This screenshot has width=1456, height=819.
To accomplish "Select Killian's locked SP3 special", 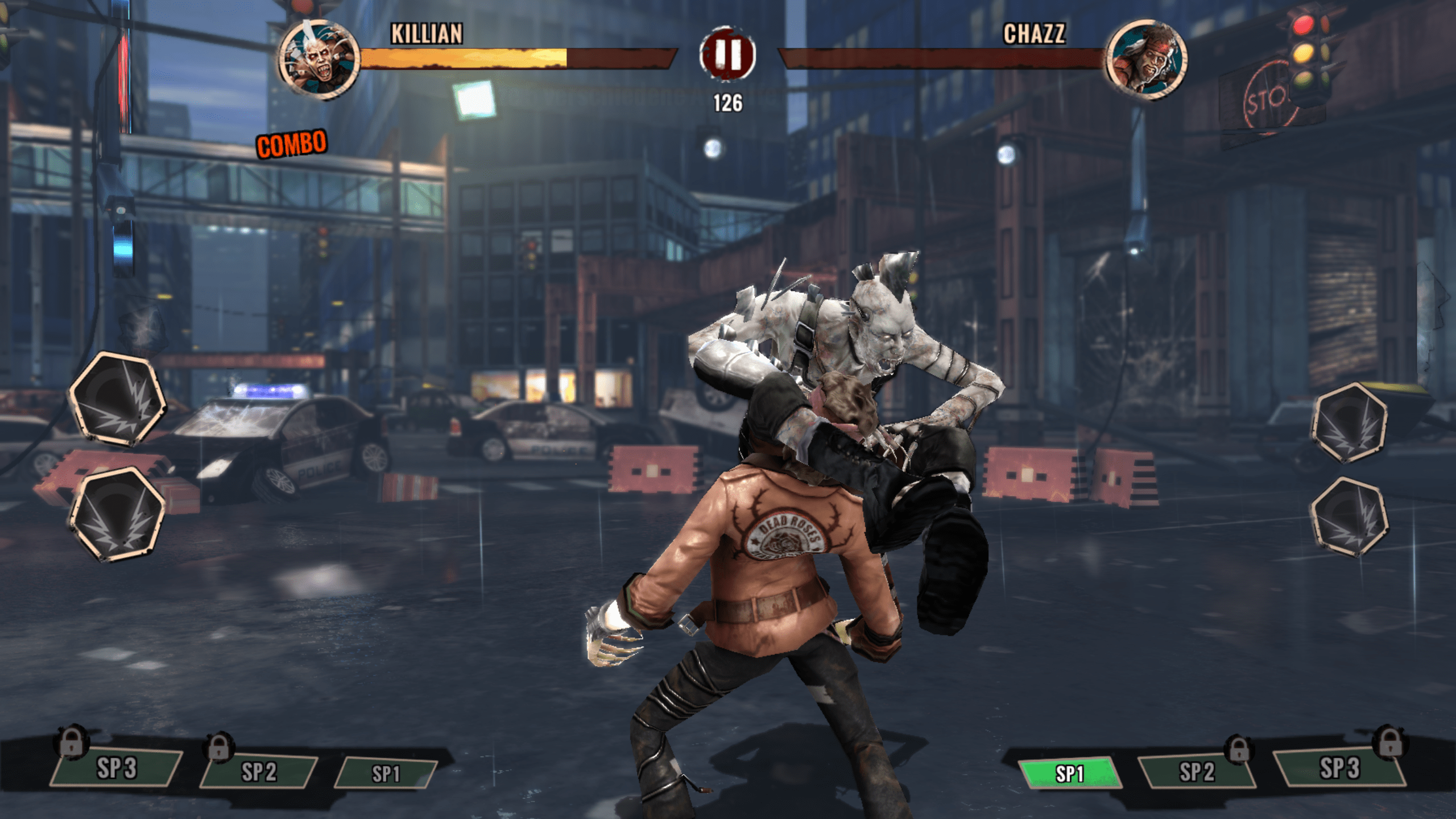I will click(x=117, y=768).
